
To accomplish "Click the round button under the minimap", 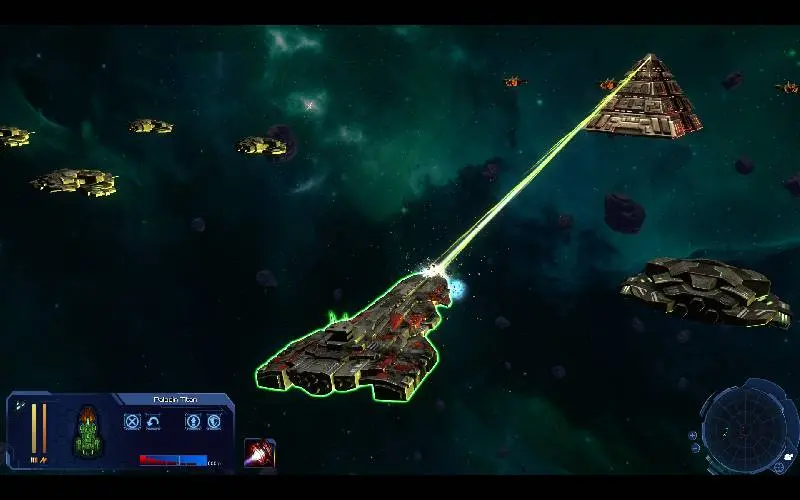I will point(779,467).
